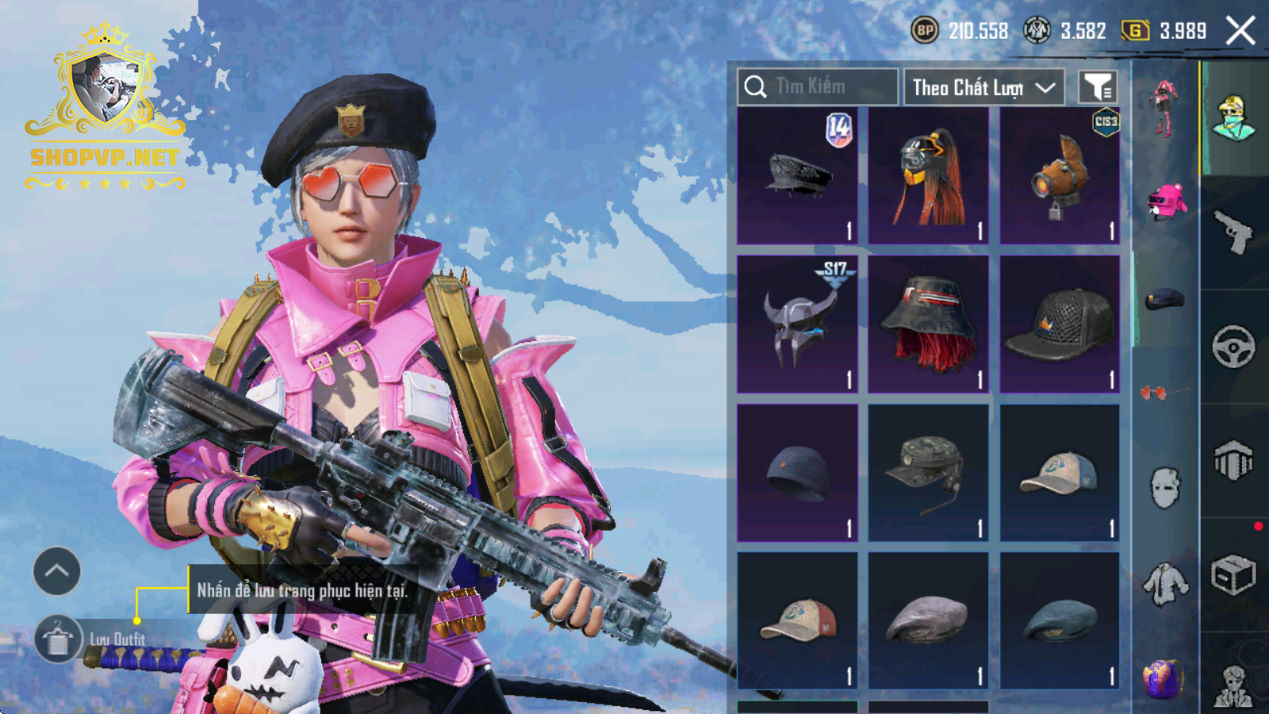Choose the black mesh baseball cap

point(1060,324)
